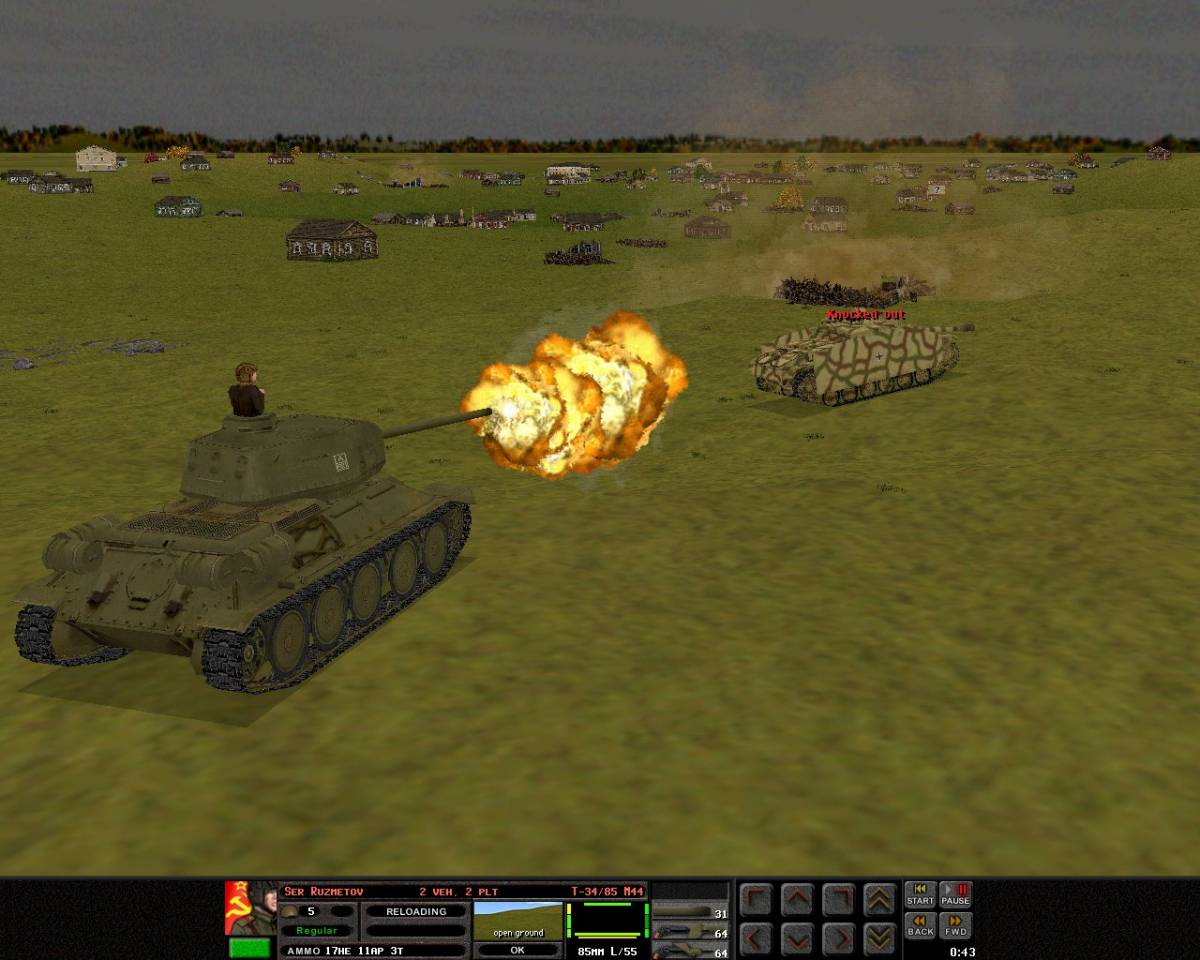The image size is (1200, 960).
Task: Raise camera with the double up chevron
Action: (x=879, y=899)
